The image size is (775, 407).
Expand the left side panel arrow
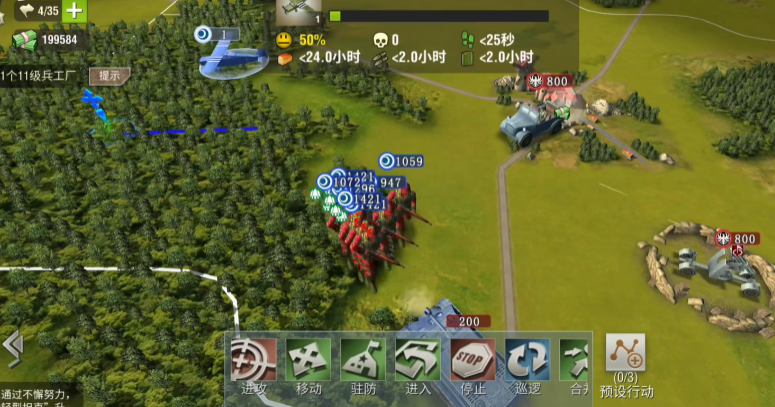(12, 348)
